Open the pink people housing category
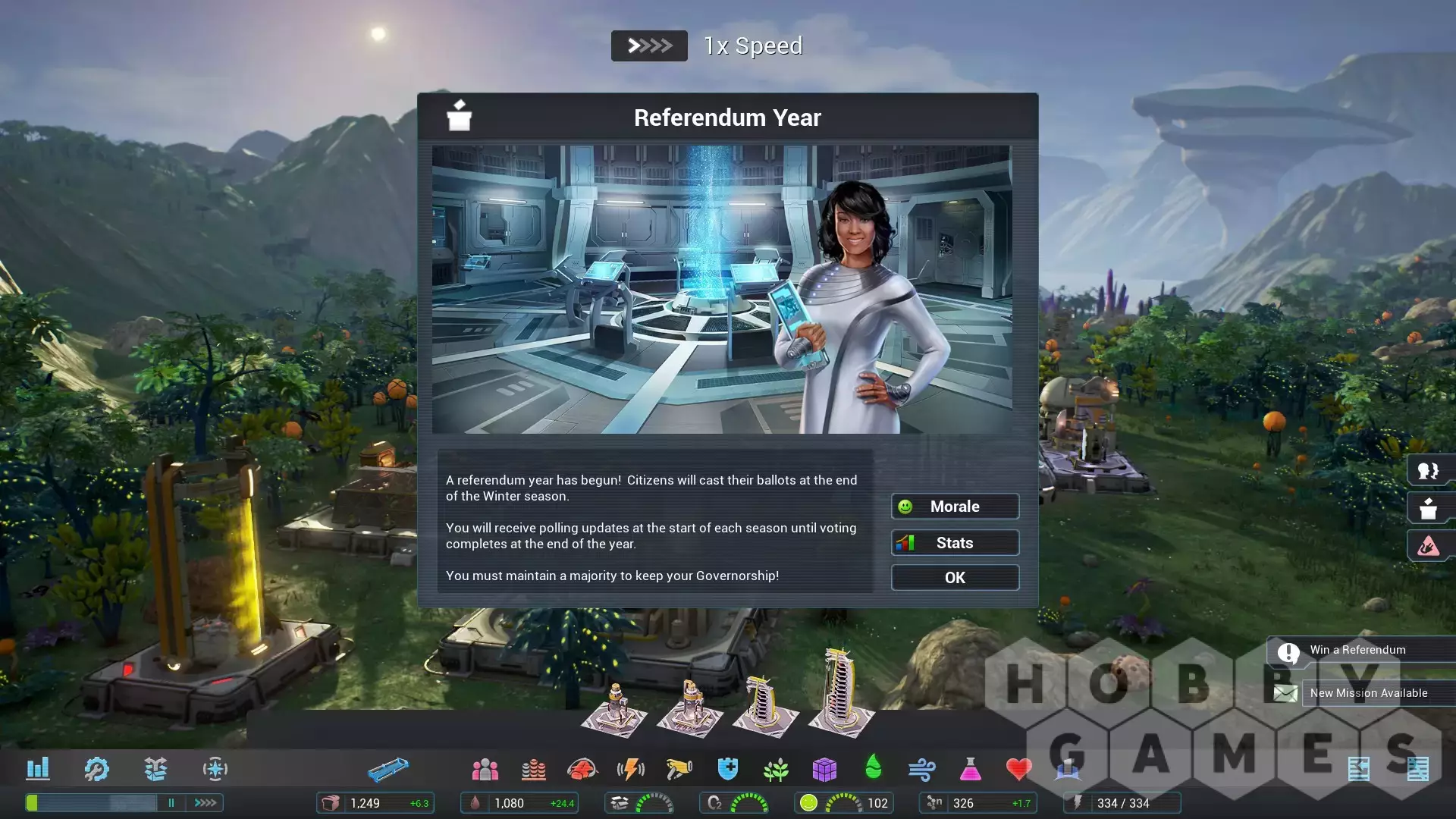 (485, 770)
